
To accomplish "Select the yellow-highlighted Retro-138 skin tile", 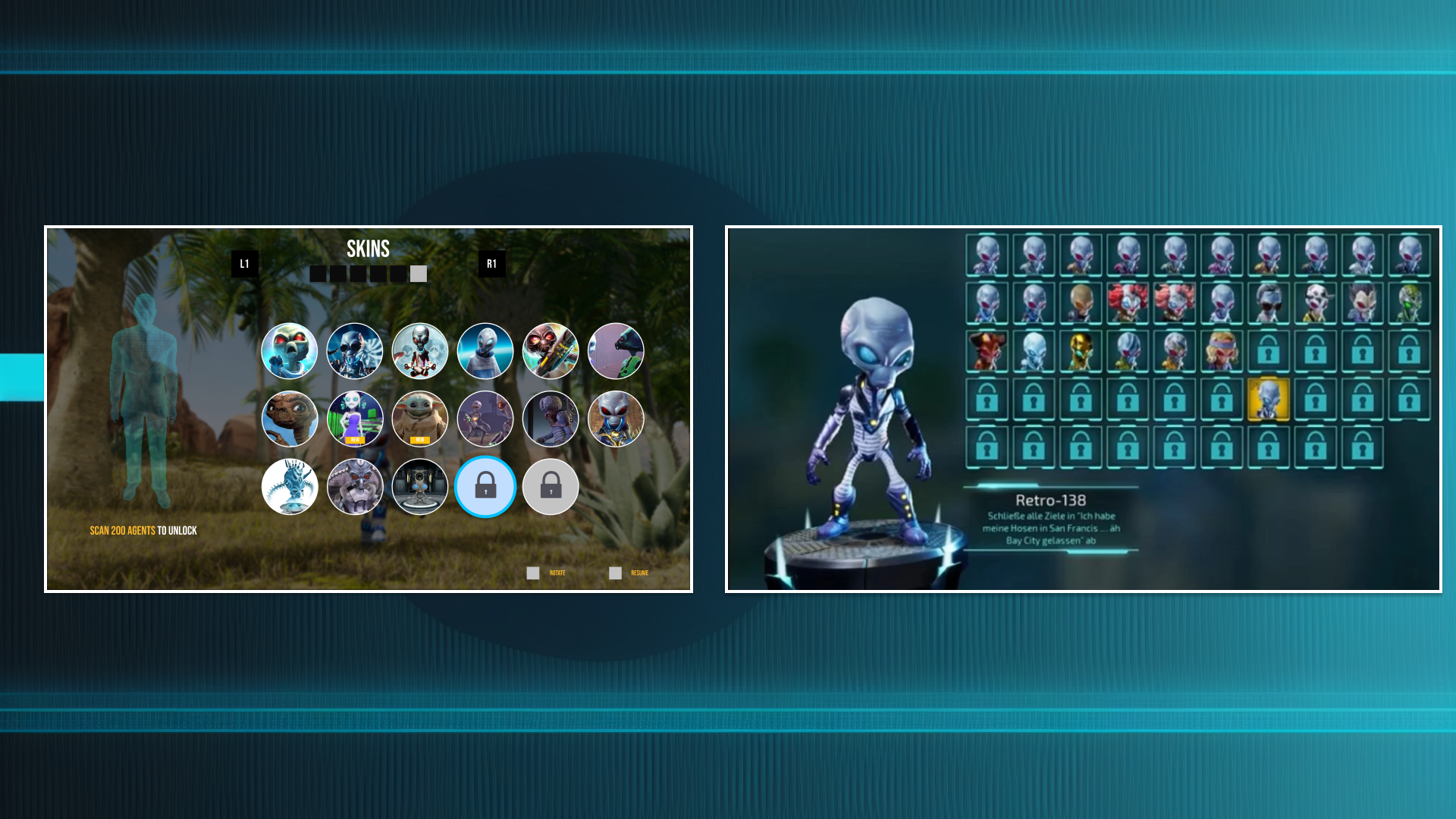I will 1268,399.
